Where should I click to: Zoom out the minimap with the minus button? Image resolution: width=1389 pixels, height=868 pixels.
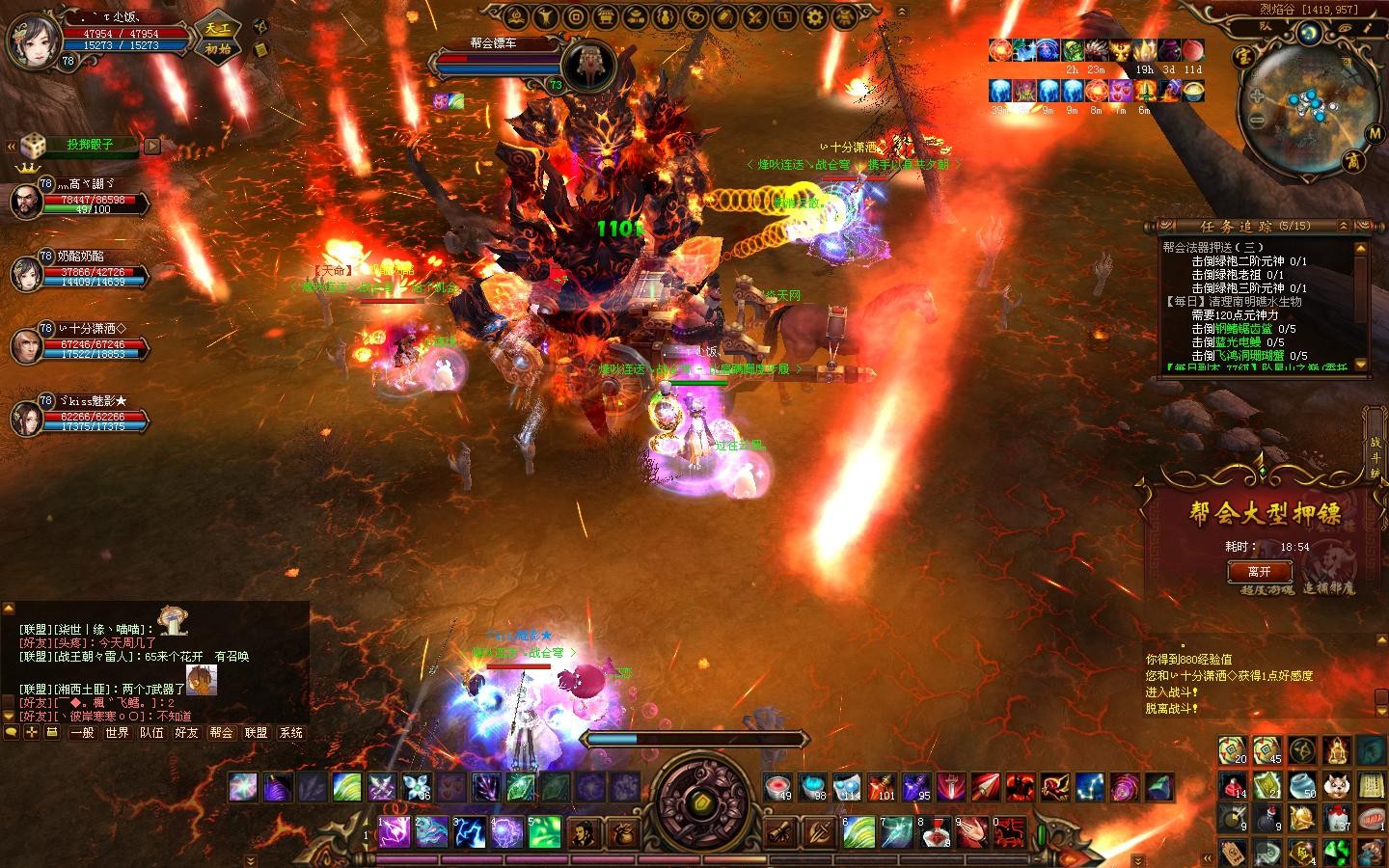(1257, 121)
